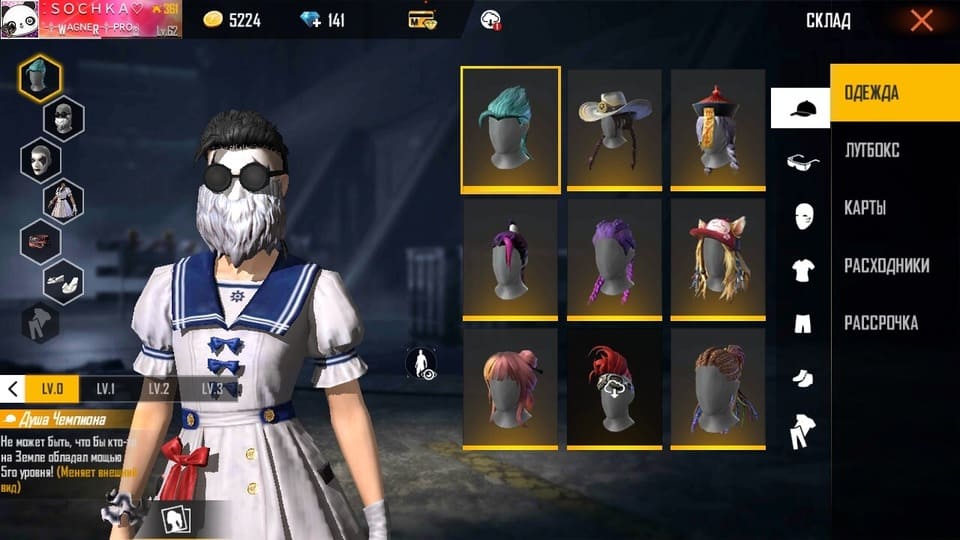Open the face mask category filter
960x540 pixels.
(x=801, y=215)
